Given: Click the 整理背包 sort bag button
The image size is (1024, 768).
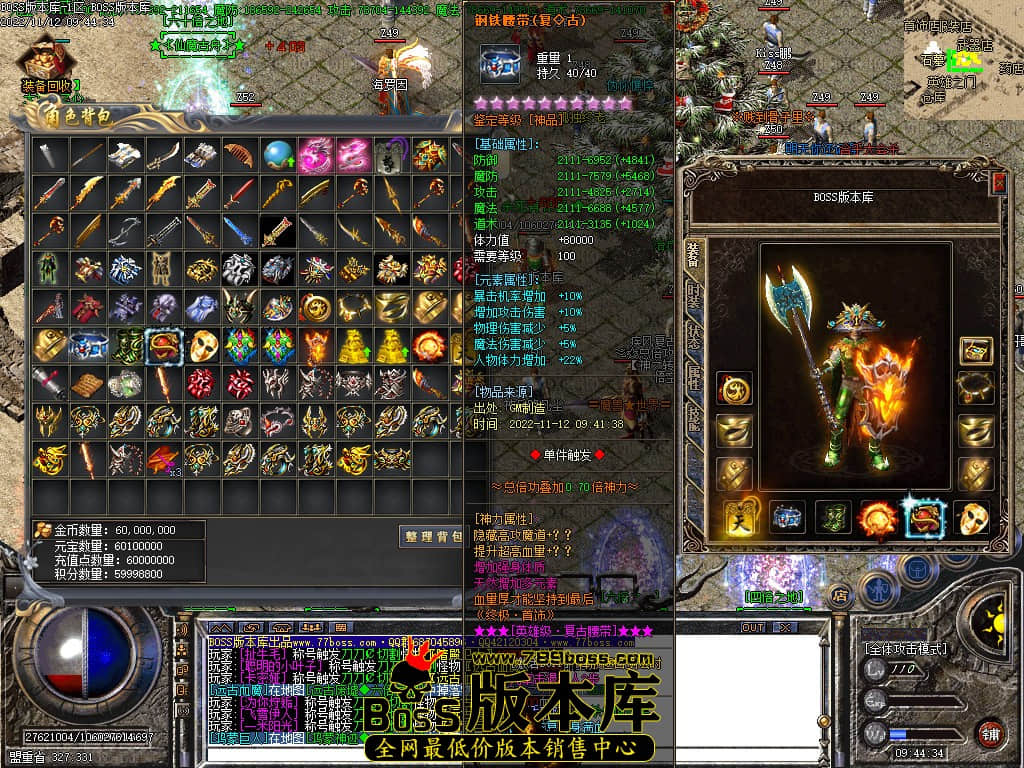Looking at the screenshot, I should (x=432, y=537).
